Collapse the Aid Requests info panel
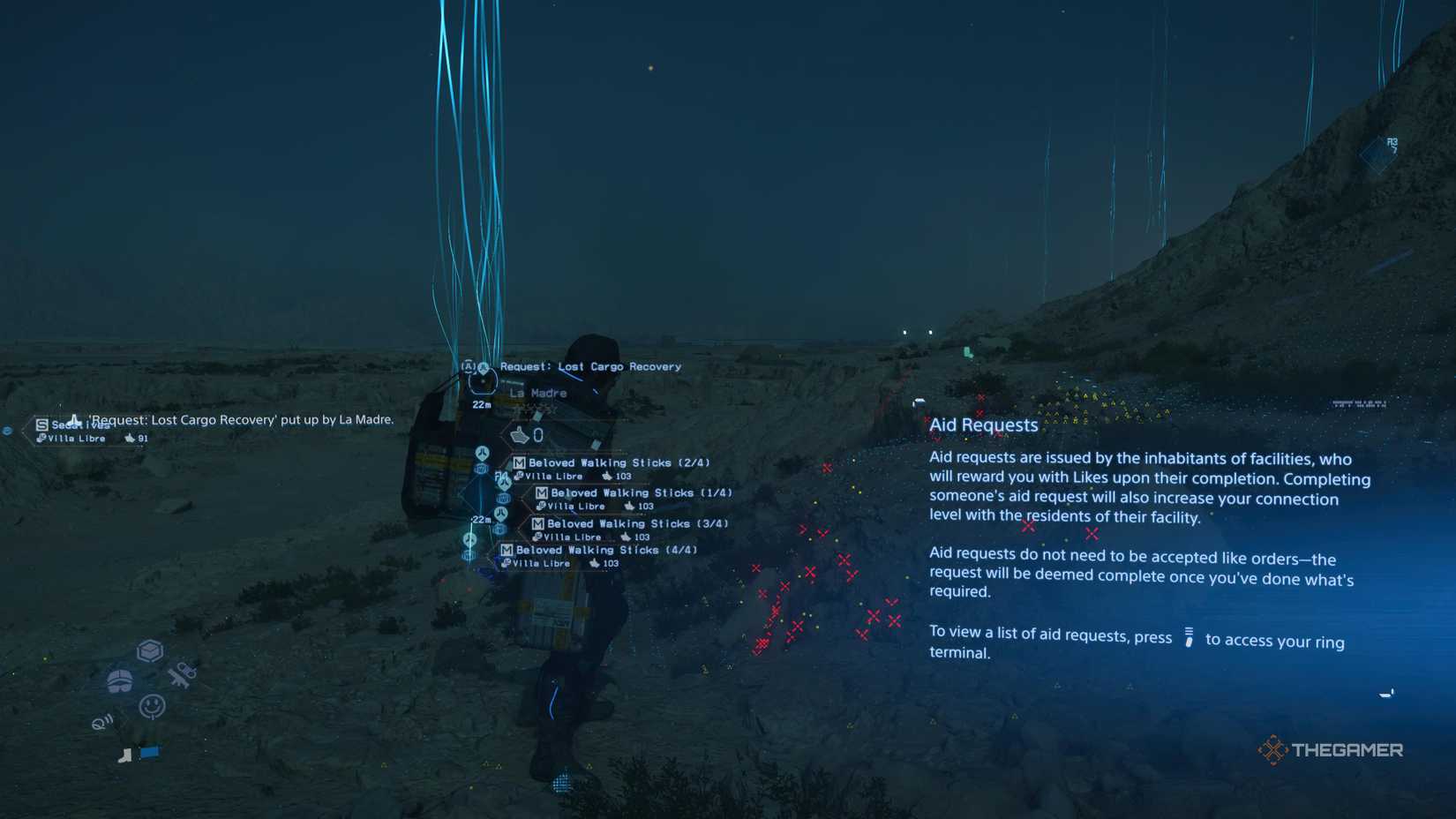This screenshot has height=819, width=1456. coord(984,425)
